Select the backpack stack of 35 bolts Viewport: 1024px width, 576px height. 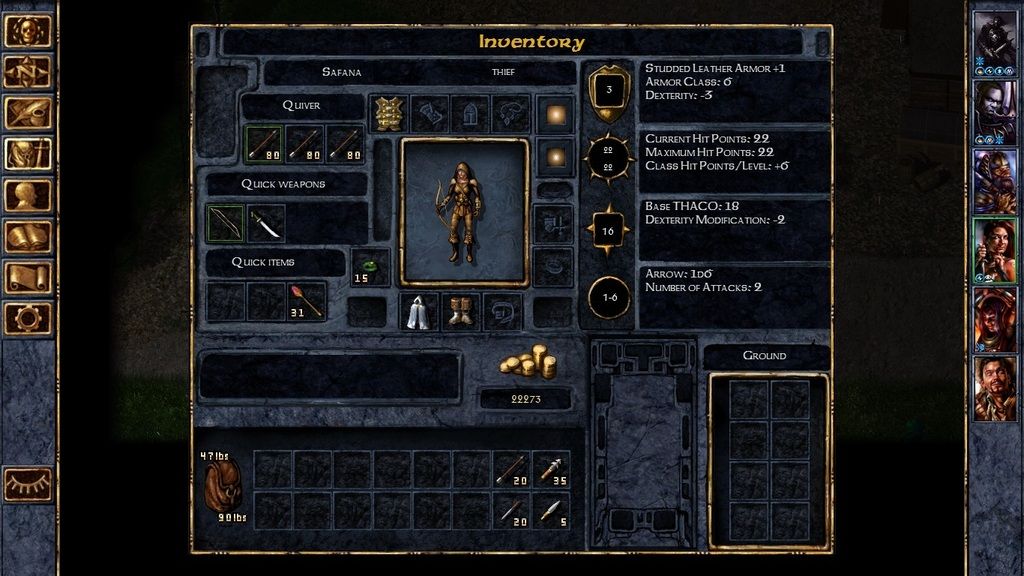551,469
